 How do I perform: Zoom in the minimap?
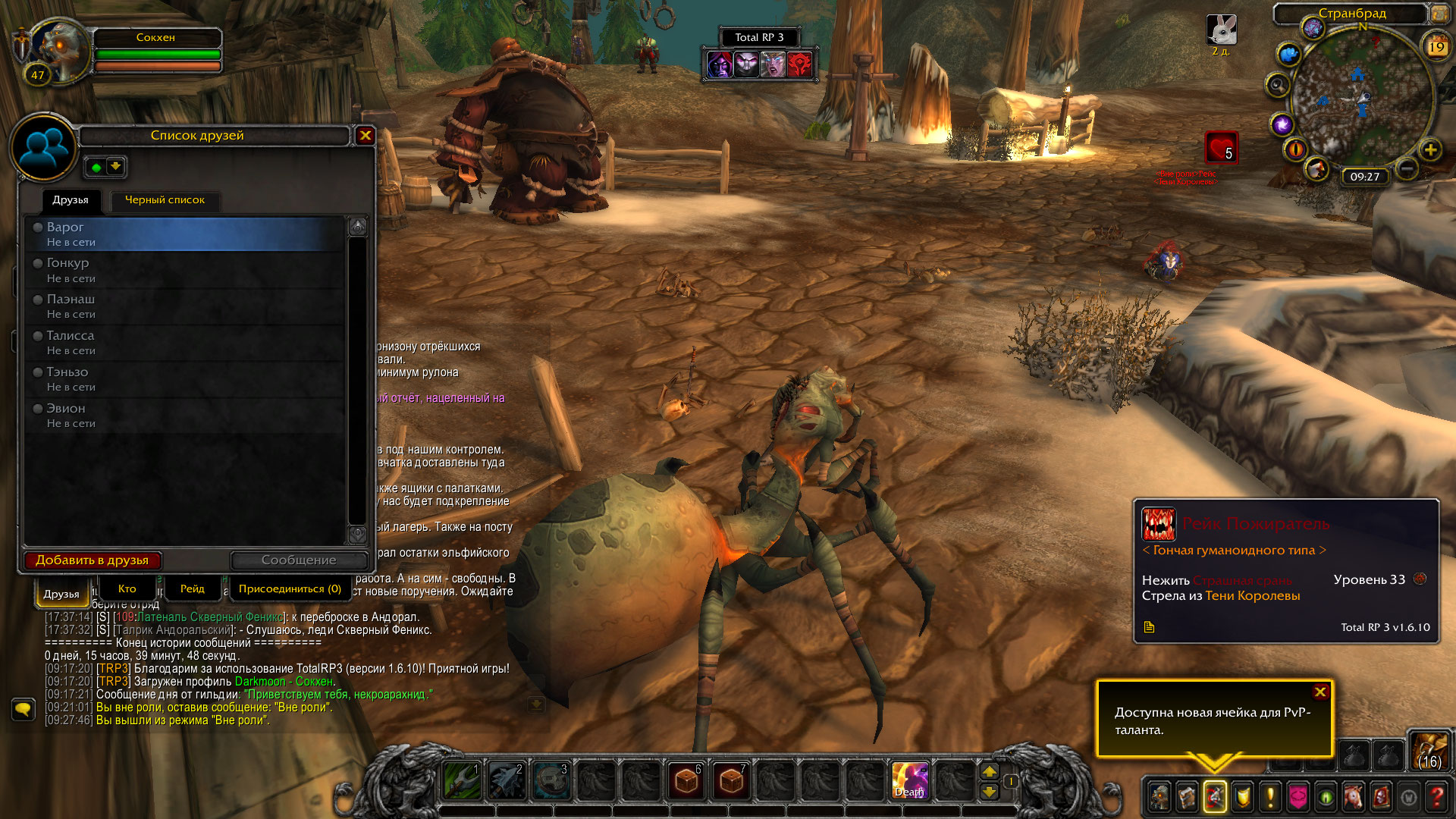click(x=1430, y=150)
